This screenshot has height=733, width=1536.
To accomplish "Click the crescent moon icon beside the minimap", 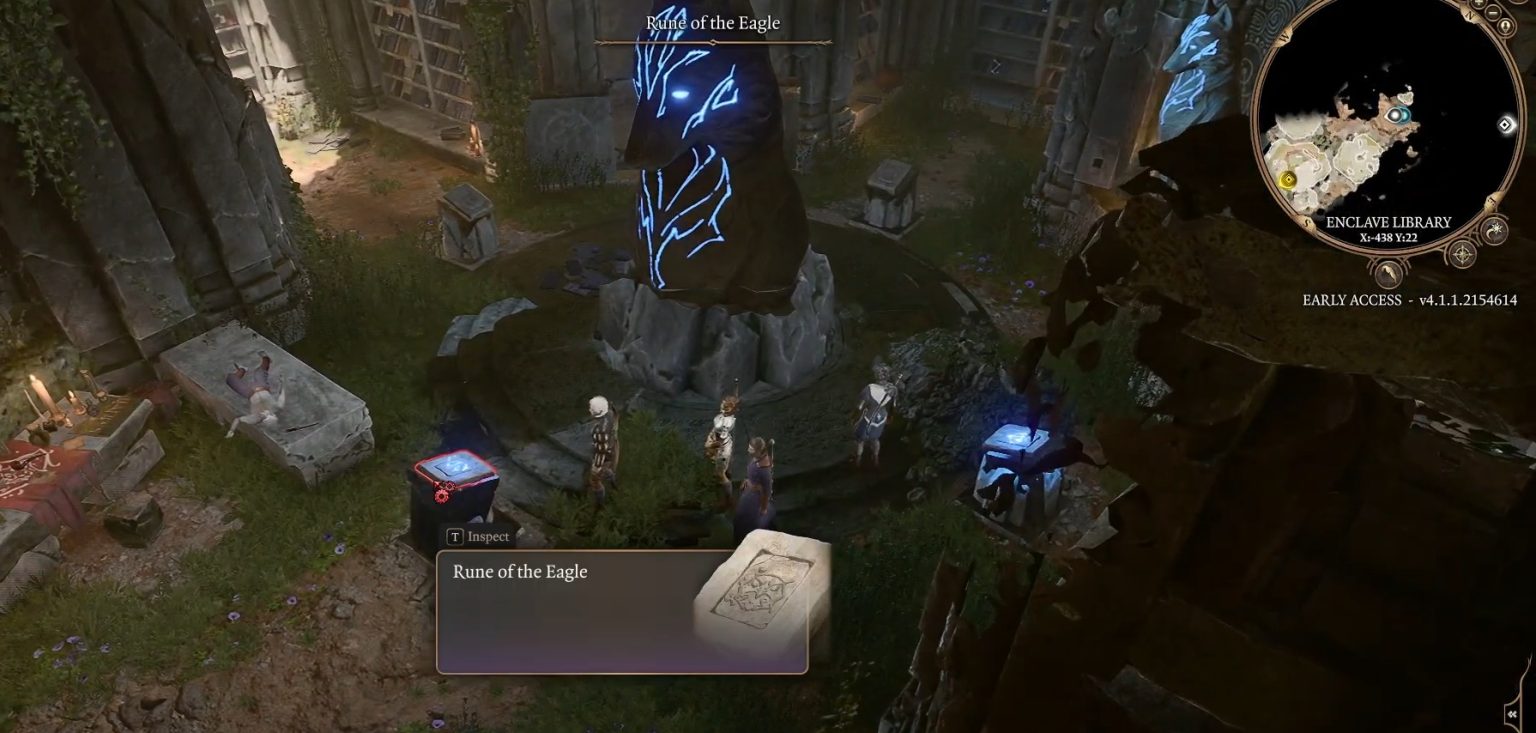I will pyautogui.click(x=1494, y=230).
